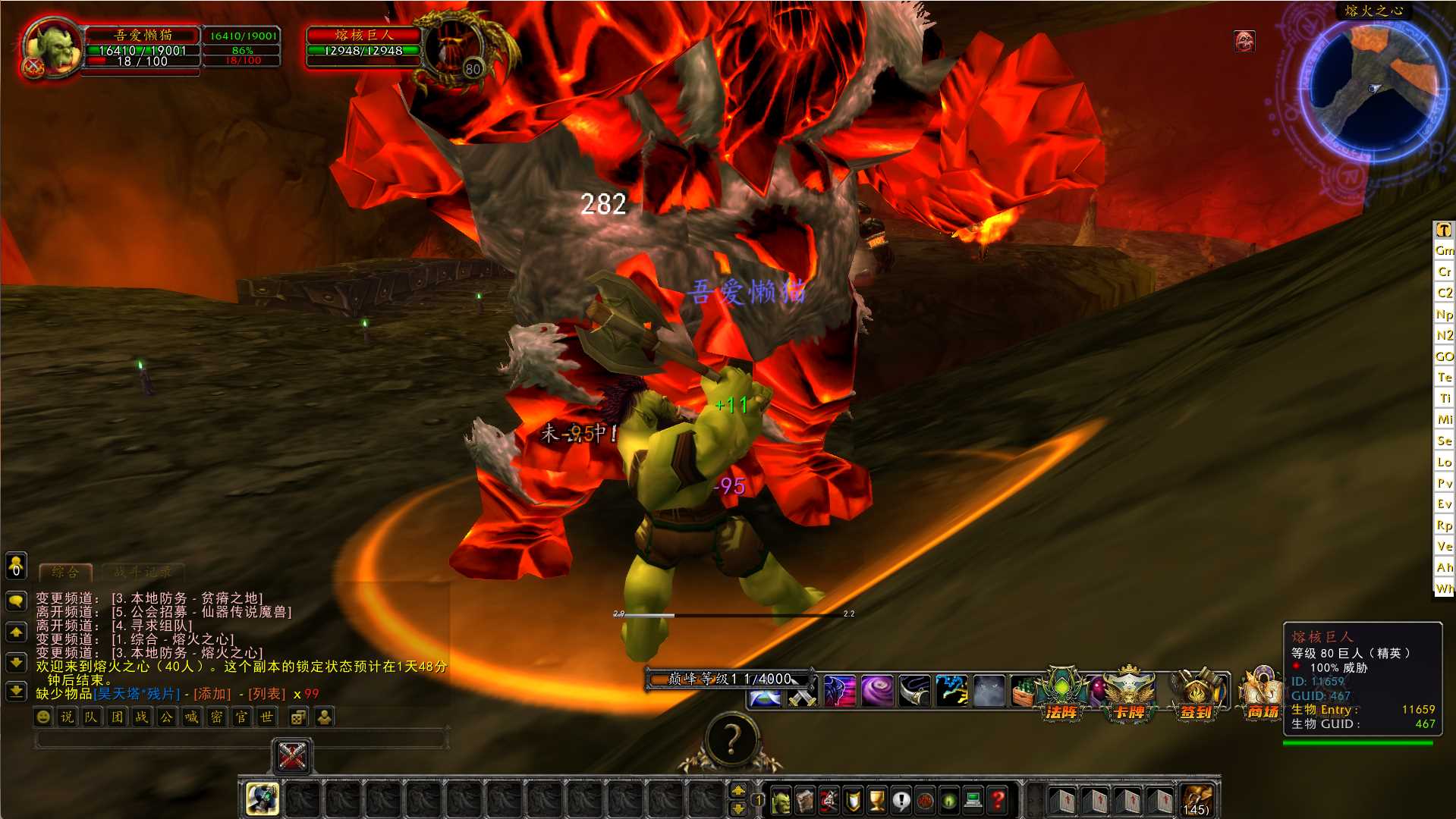
Task: Roll the dice button under chat
Action: (x=298, y=717)
